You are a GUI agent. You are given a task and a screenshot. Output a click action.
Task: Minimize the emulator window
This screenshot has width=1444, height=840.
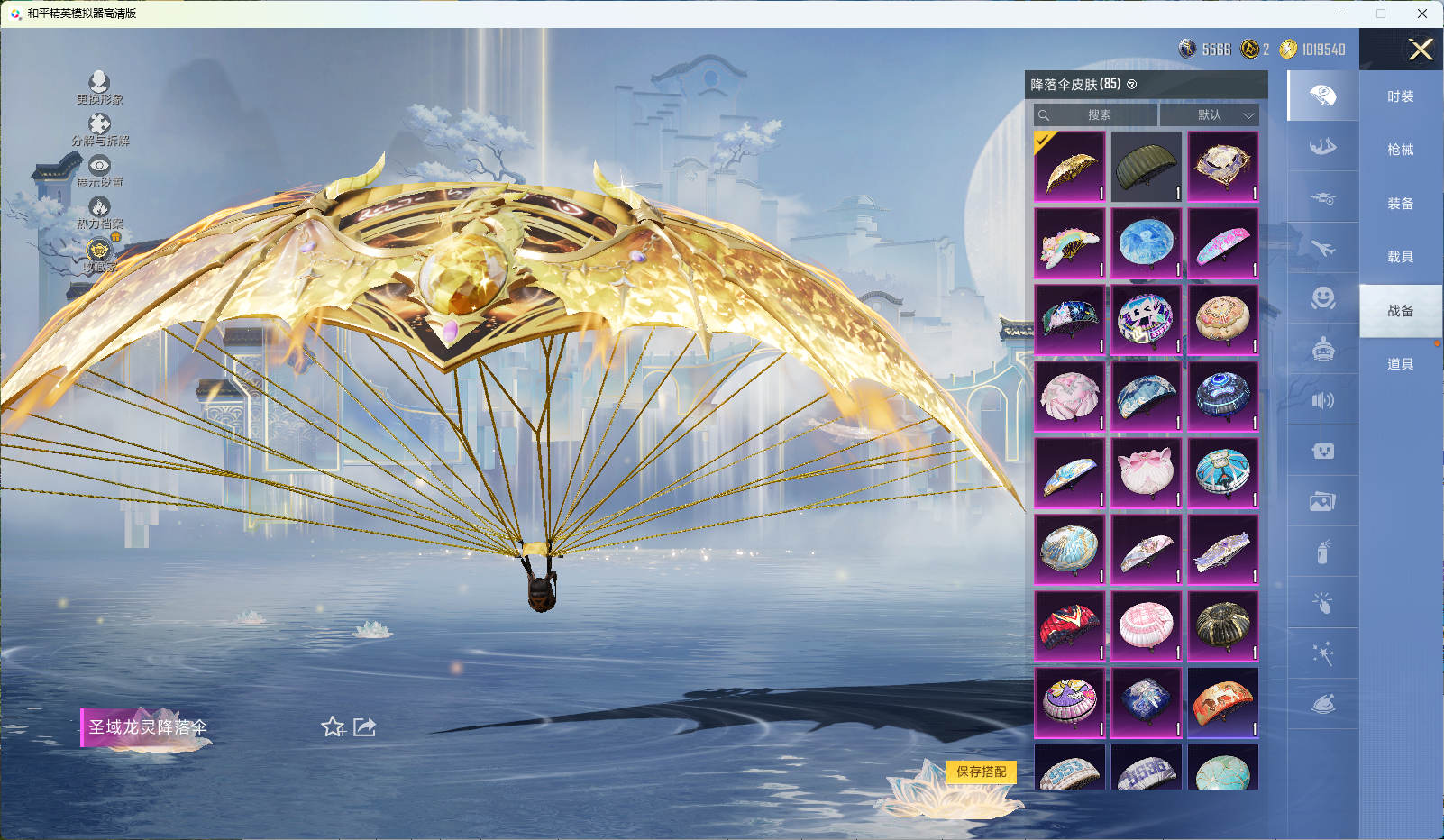[1340, 14]
